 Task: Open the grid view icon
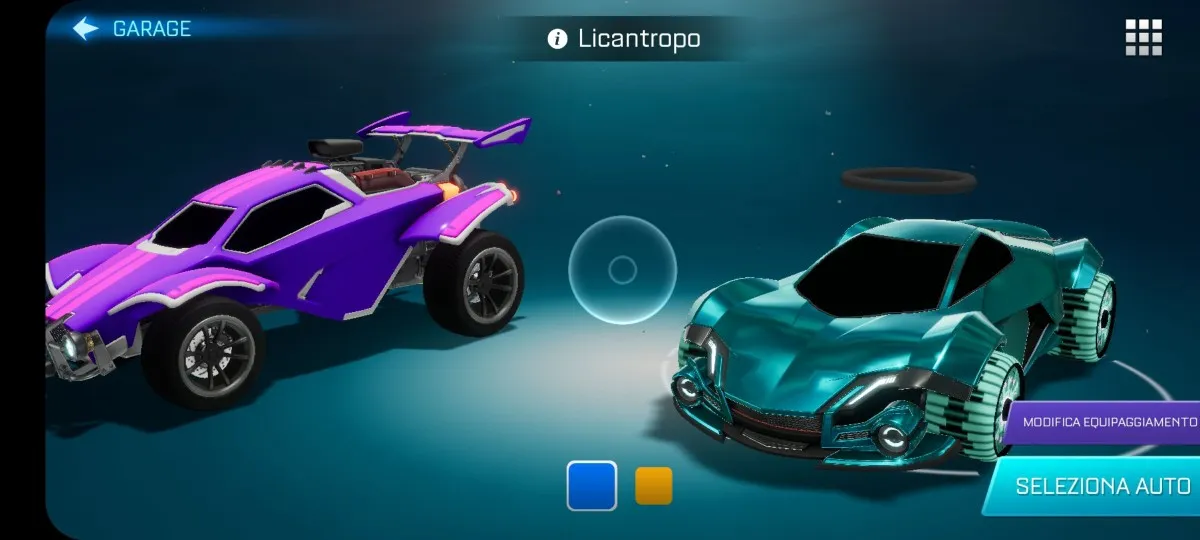[x=1143, y=37]
